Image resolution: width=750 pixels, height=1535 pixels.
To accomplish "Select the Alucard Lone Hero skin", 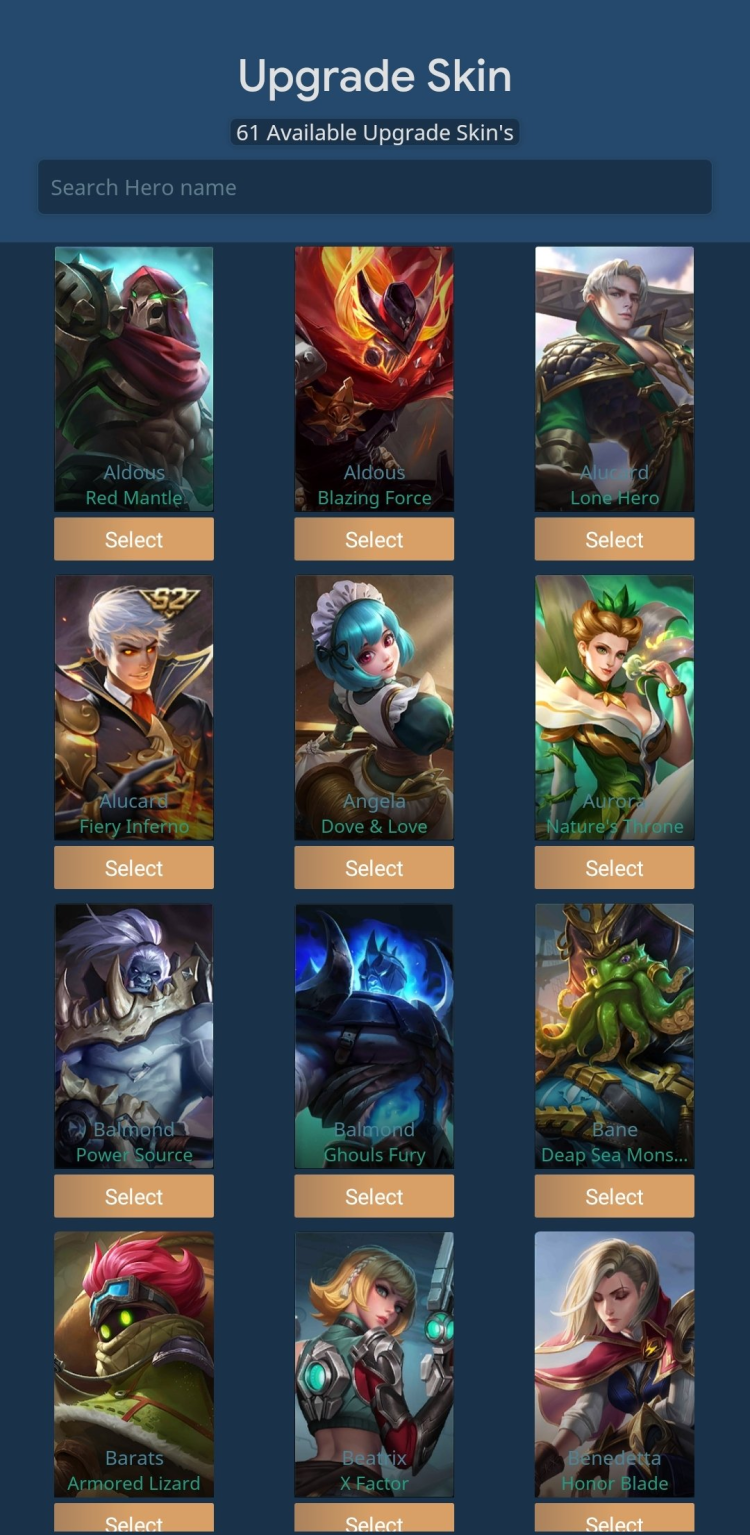I will [x=614, y=539].
